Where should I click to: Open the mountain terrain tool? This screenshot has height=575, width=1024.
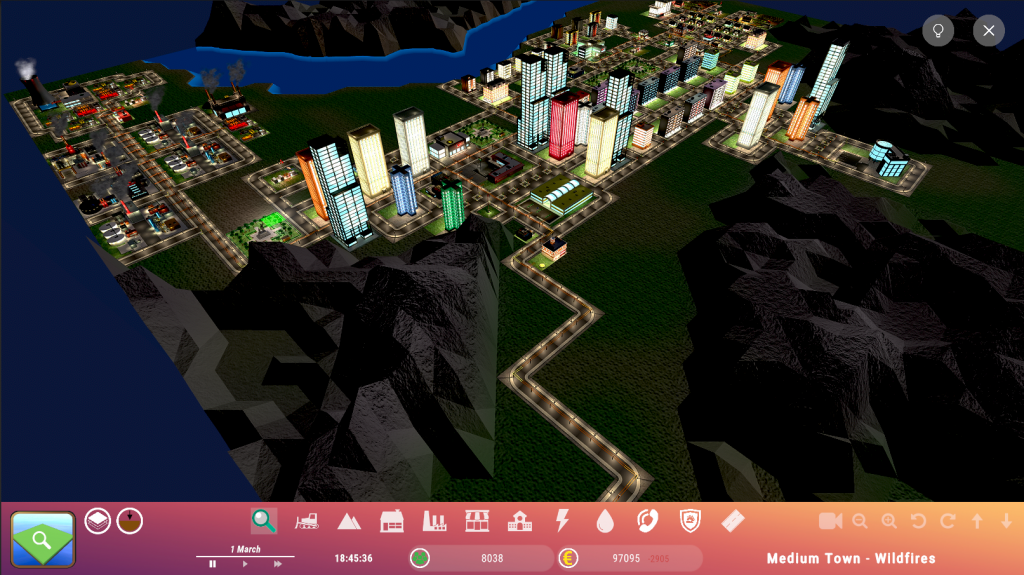349,521
